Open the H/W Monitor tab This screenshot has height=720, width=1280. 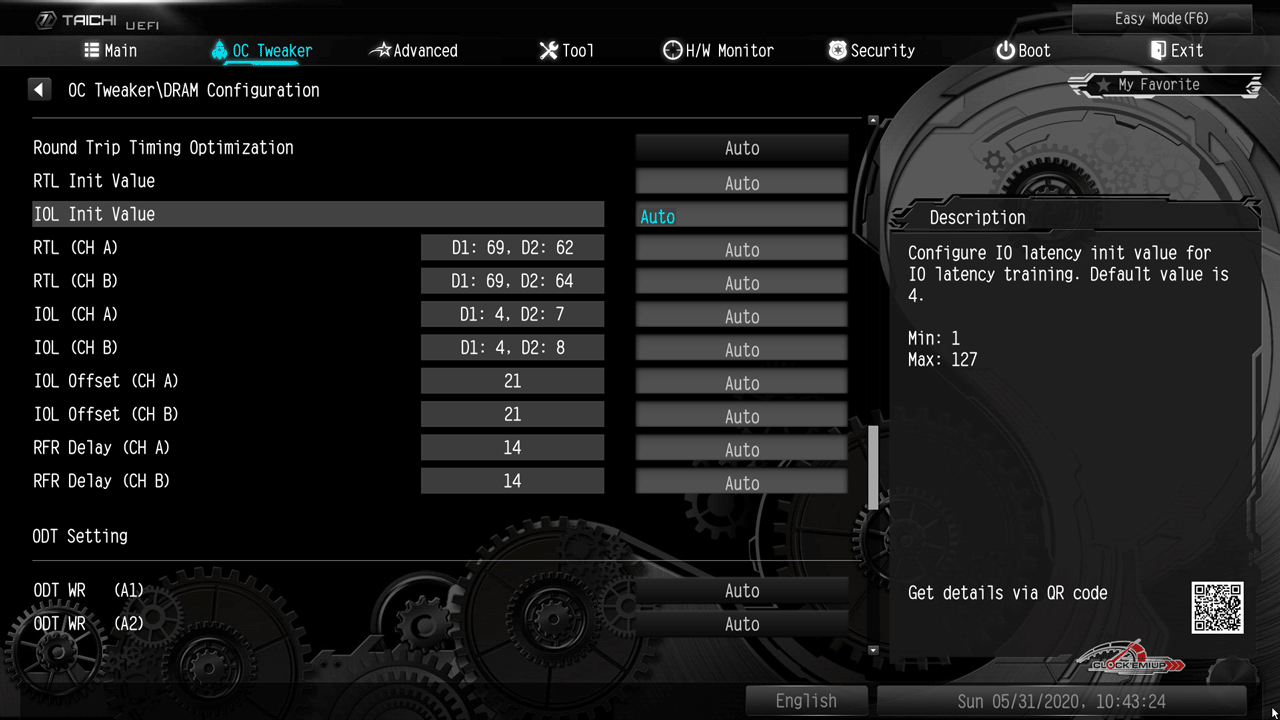click(718, 51)
